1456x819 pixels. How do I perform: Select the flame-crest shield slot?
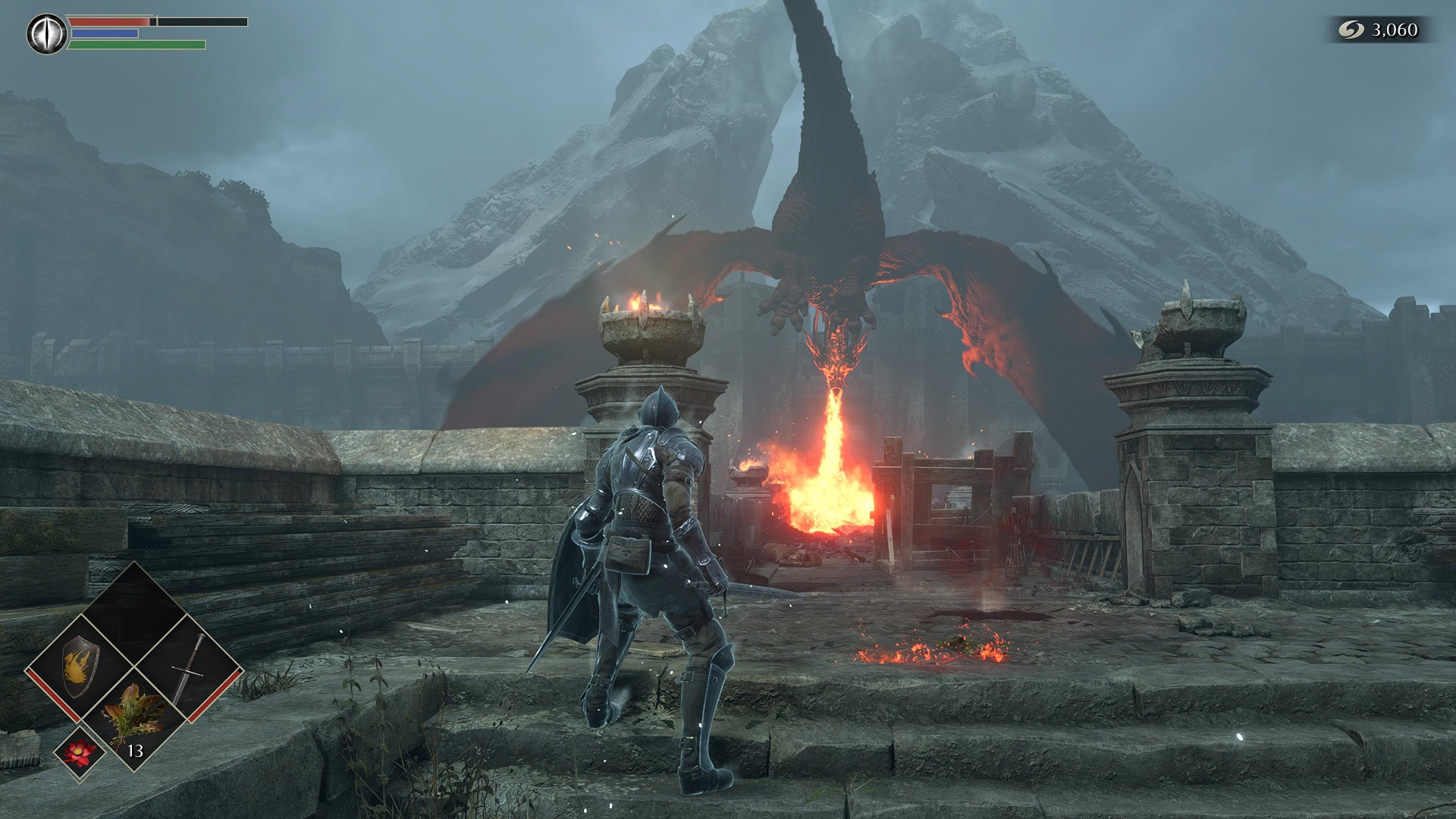(80, 667)
